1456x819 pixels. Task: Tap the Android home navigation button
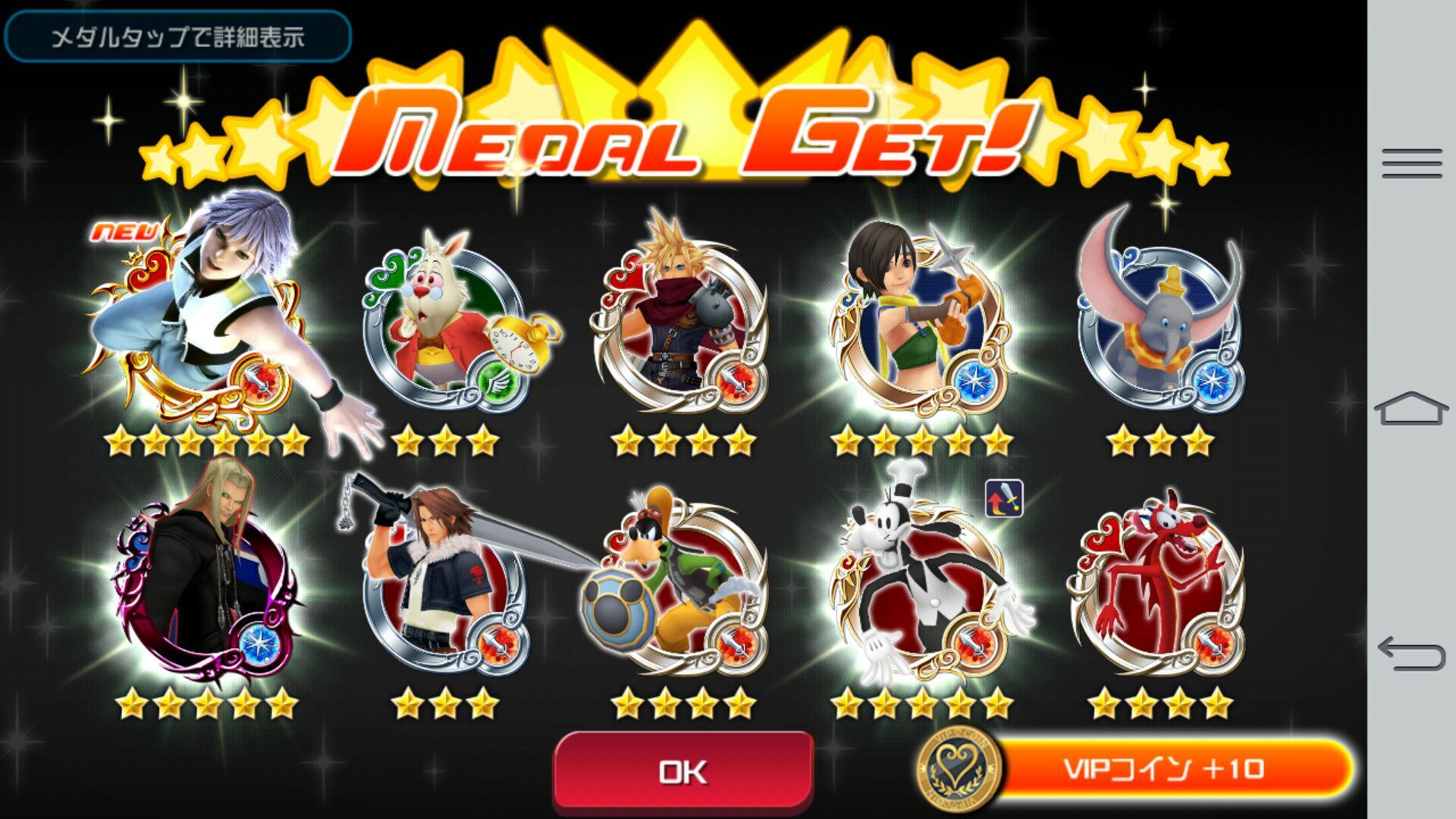coord(1411,409)
